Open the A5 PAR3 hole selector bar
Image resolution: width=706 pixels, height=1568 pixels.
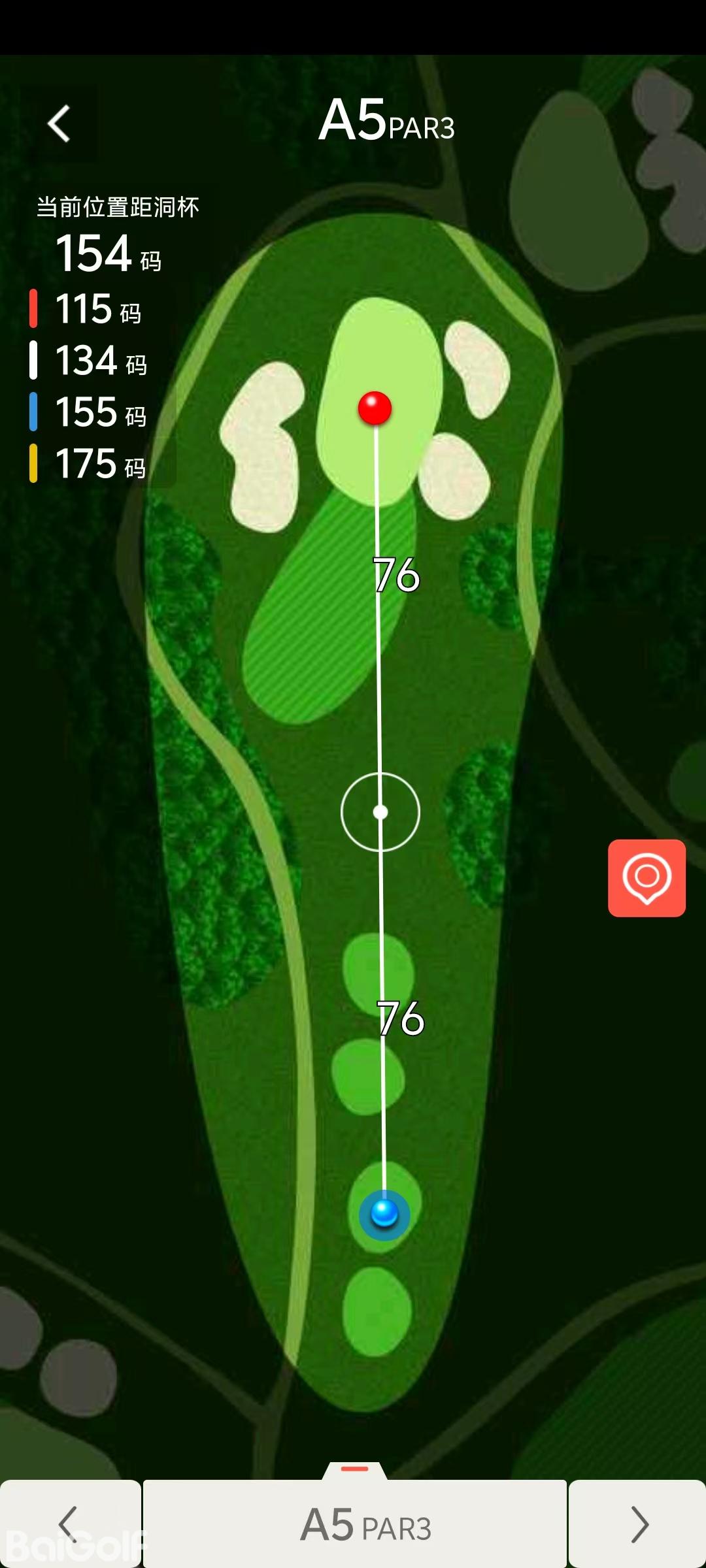tap(355, 1524)
